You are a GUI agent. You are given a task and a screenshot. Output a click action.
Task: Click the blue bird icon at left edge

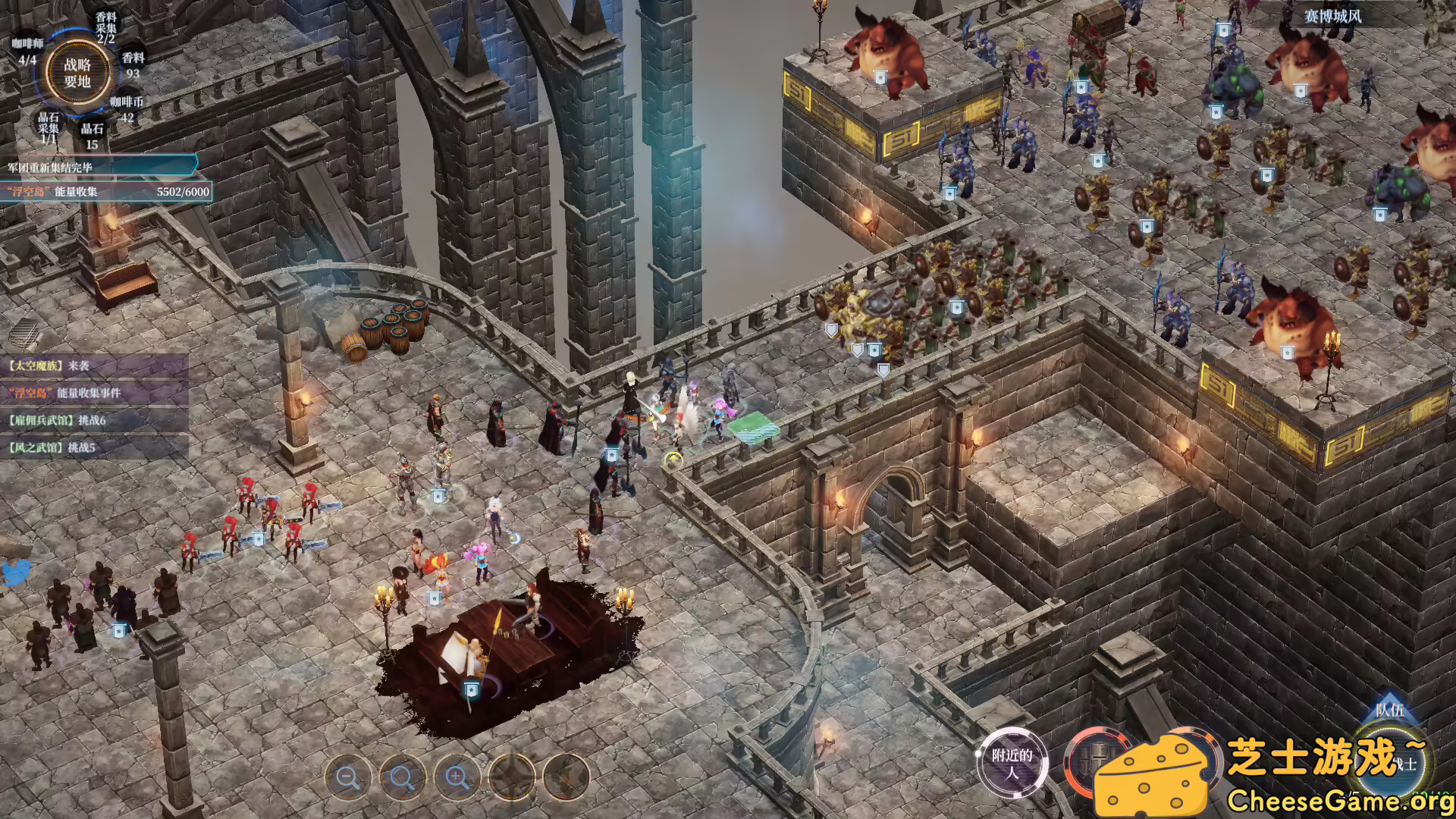pyautogui.click(x=15, y=572)
